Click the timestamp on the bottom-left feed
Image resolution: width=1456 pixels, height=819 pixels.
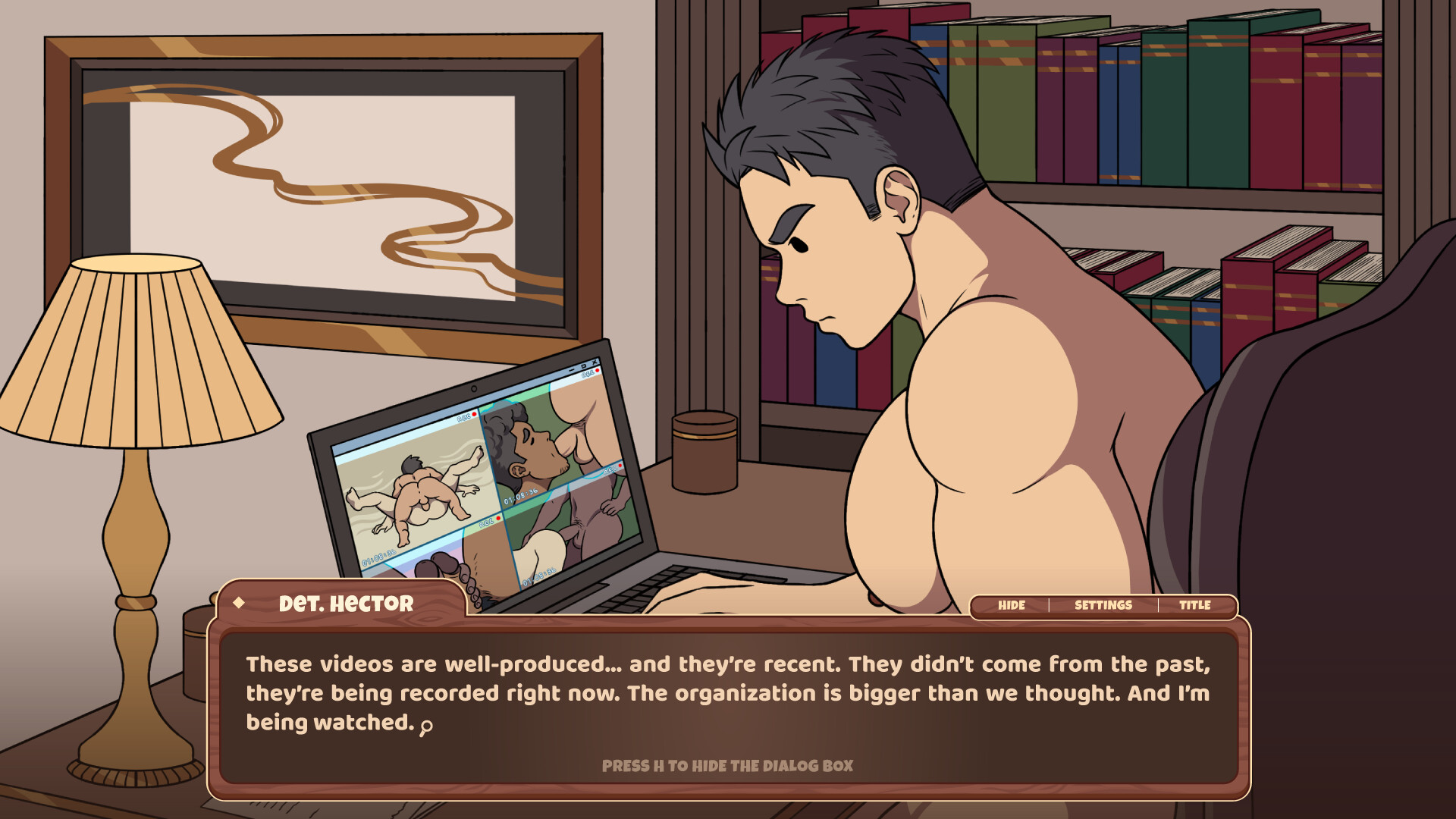click(380, 559)
